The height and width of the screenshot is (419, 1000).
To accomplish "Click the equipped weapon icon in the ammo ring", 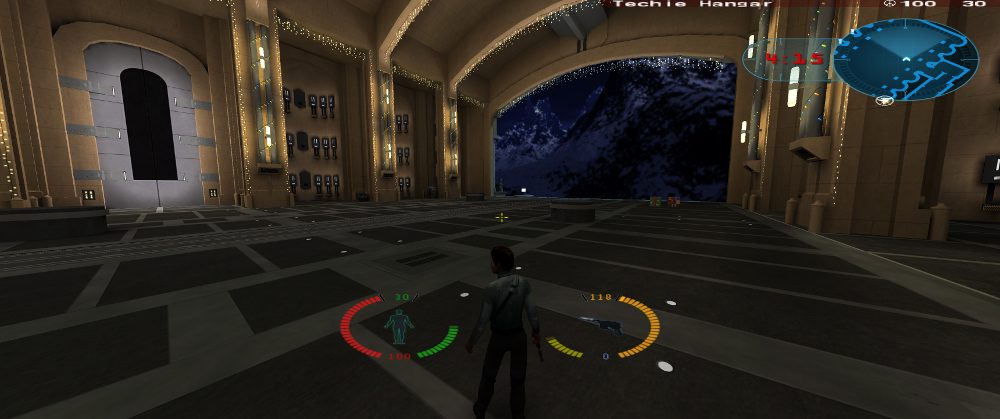I will [x=601, y=323].
